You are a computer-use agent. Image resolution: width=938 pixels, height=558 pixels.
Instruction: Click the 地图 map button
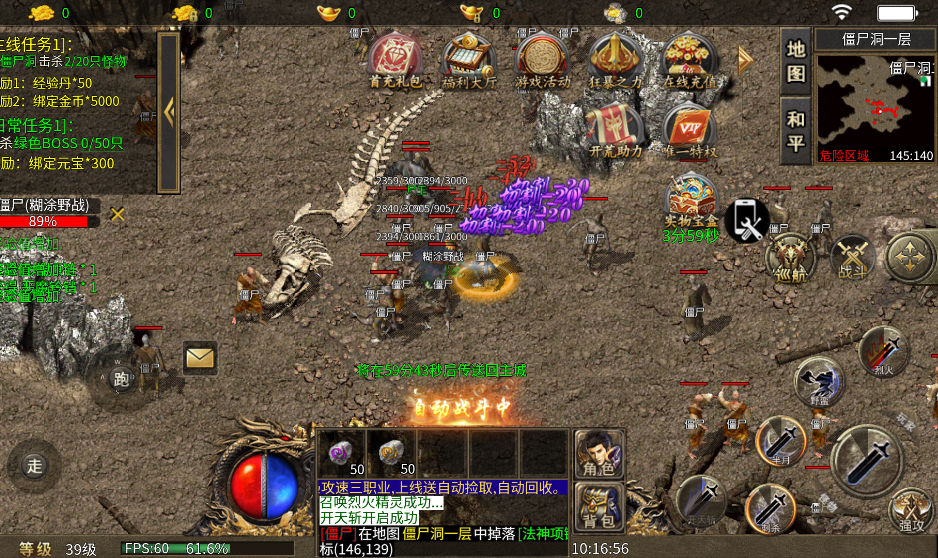pos(795,60)
